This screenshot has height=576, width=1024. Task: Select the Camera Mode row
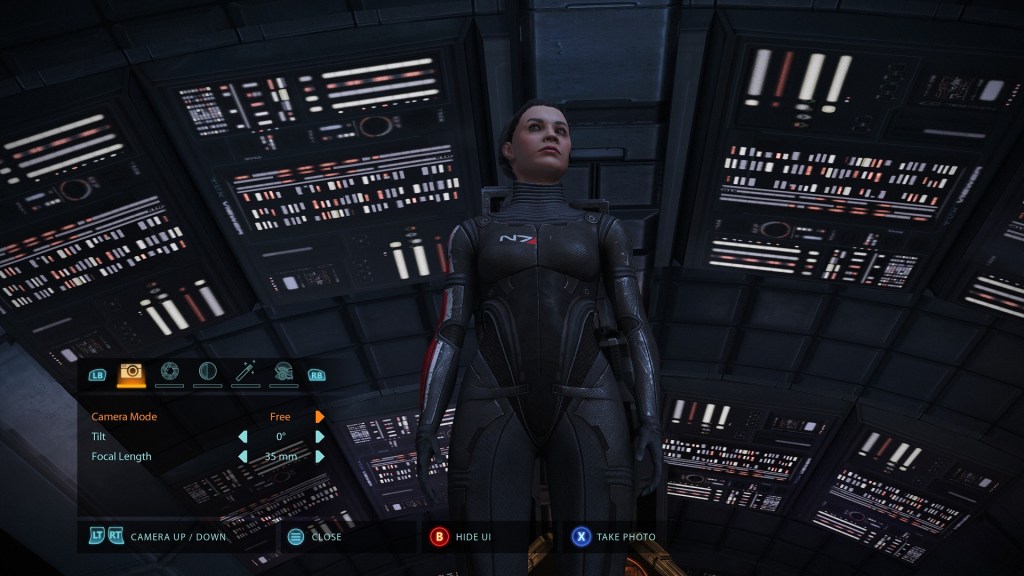click(x=124, y=416)
